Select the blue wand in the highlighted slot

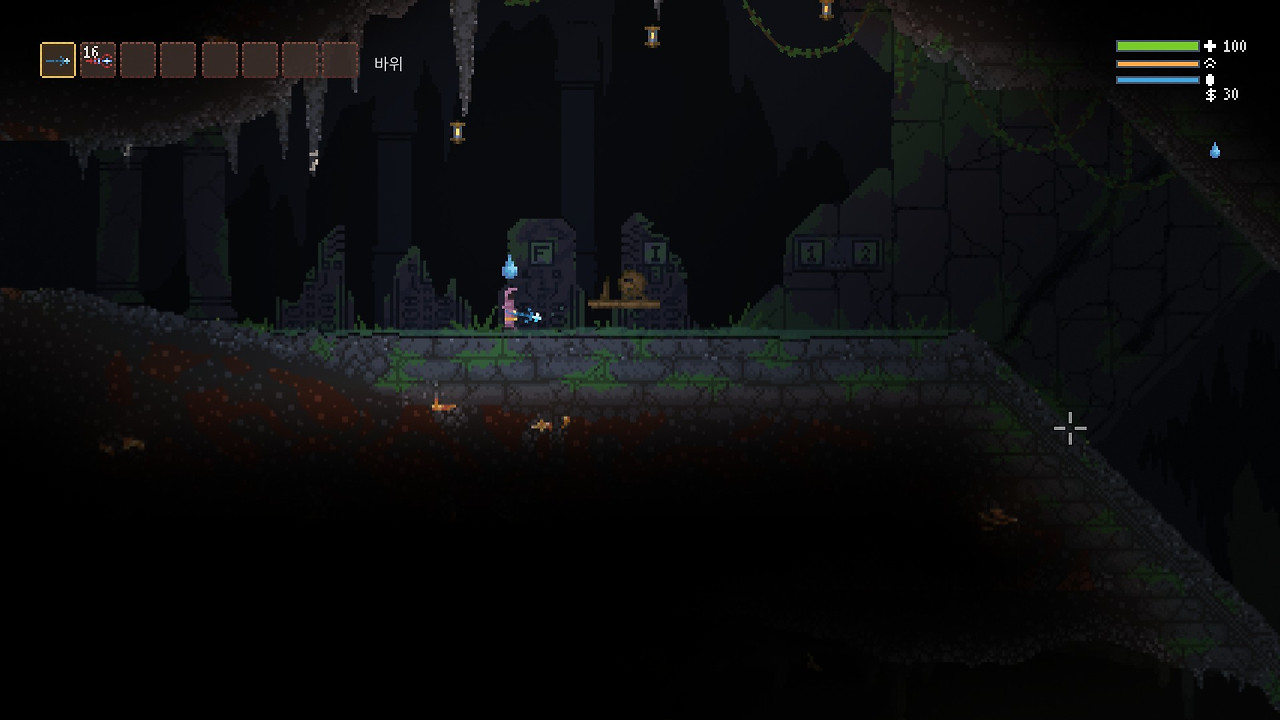[58, 60]
